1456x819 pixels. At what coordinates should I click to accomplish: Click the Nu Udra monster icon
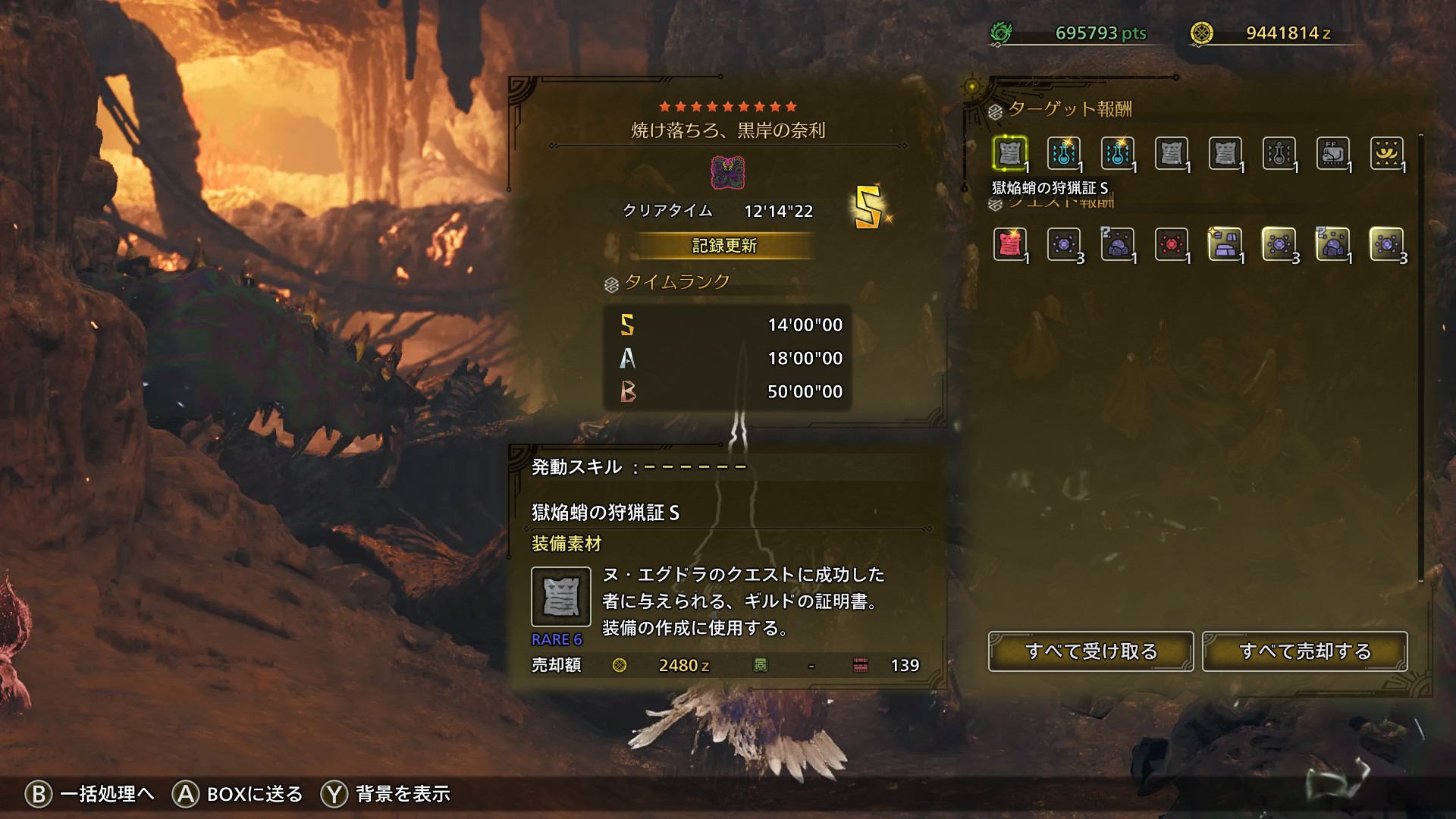[x=727, y=173]
